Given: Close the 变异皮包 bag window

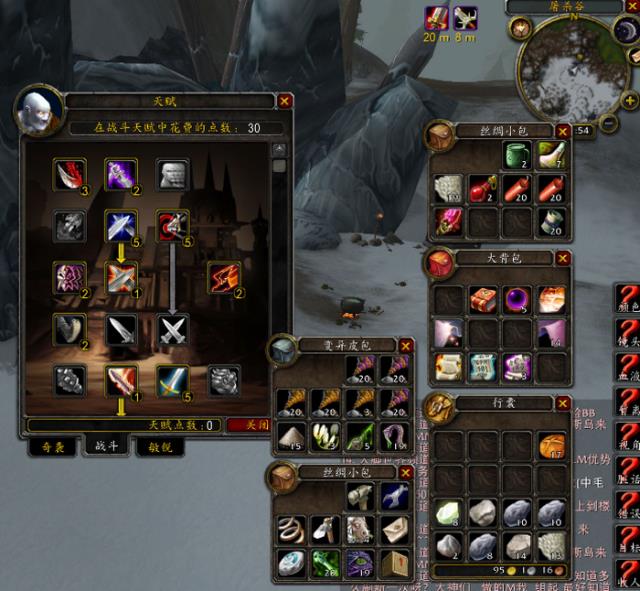Looking at the screenshot, I should pos(405,345).
